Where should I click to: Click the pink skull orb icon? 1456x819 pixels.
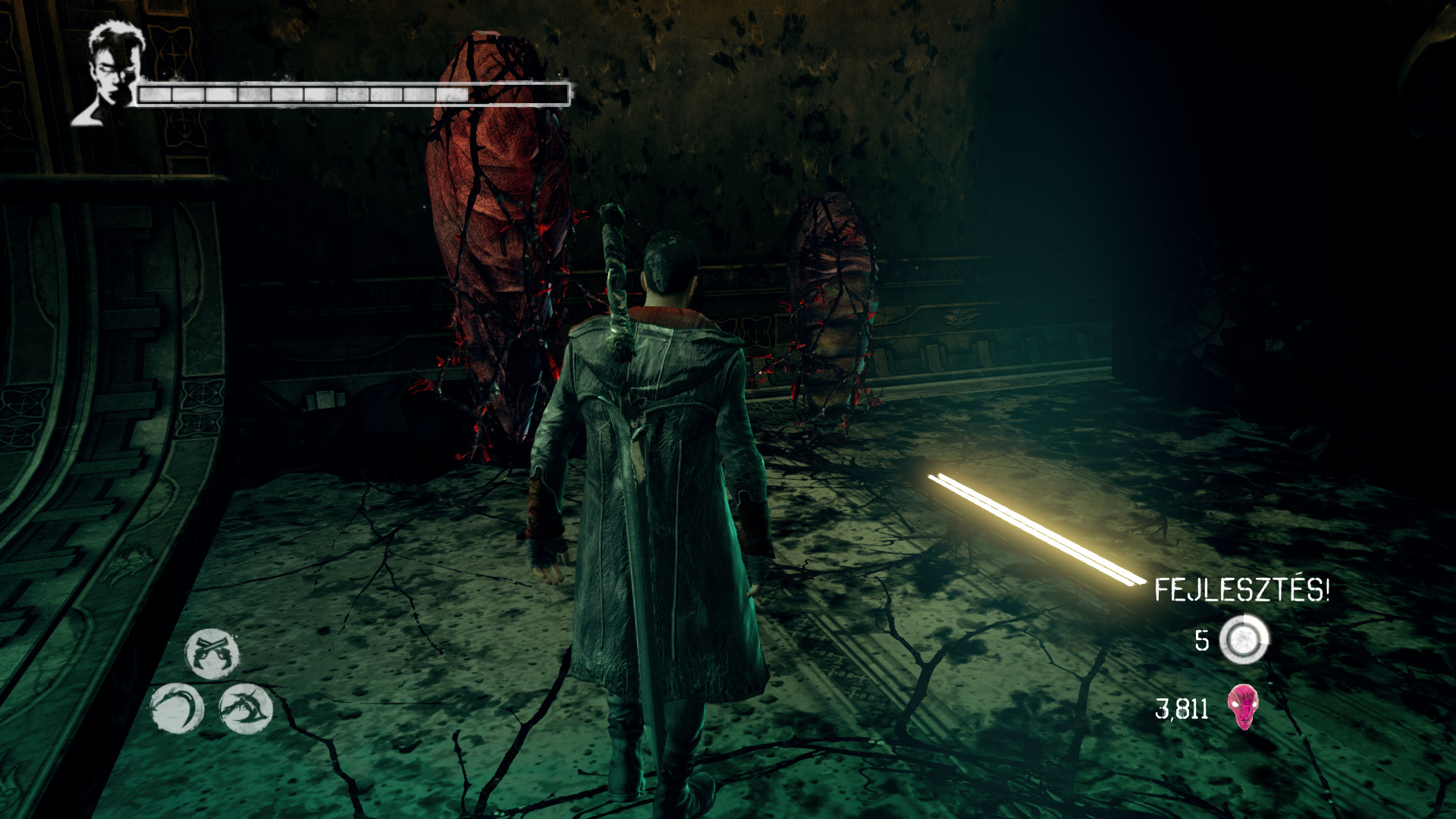1243,707
